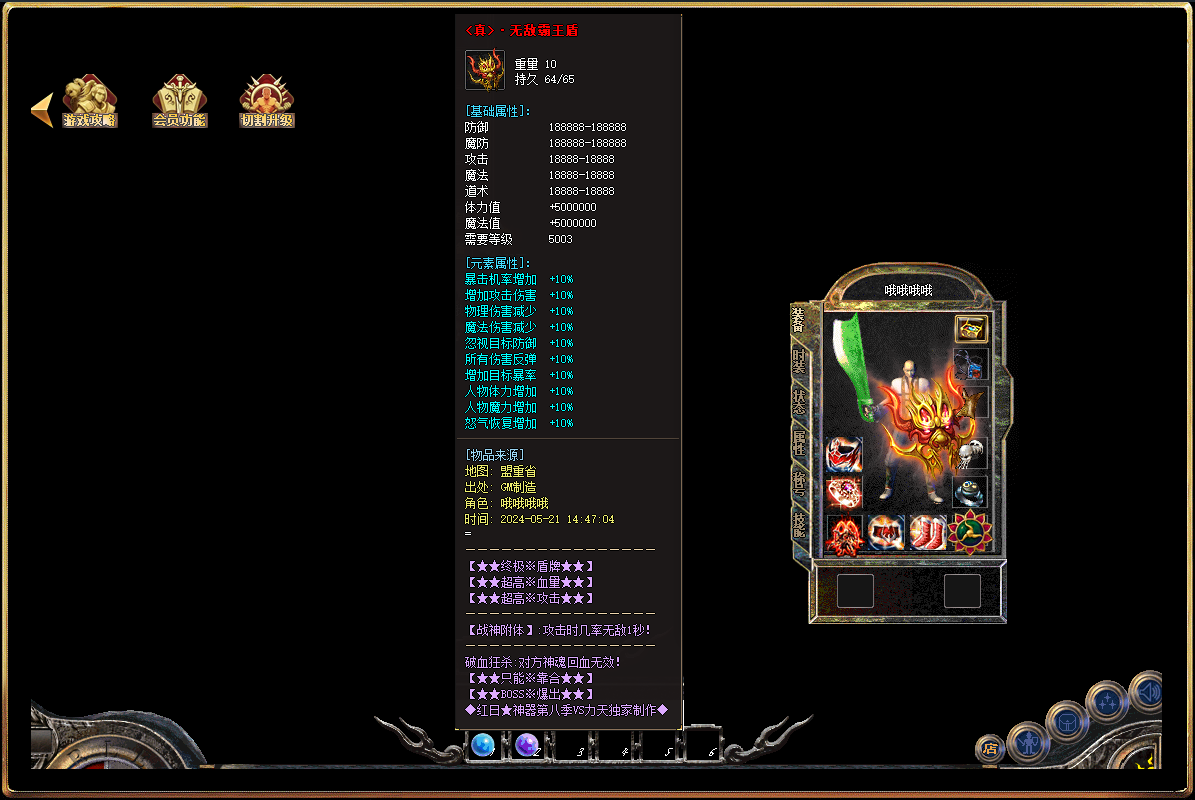Select the equipped red boots slot

point(928,533)
